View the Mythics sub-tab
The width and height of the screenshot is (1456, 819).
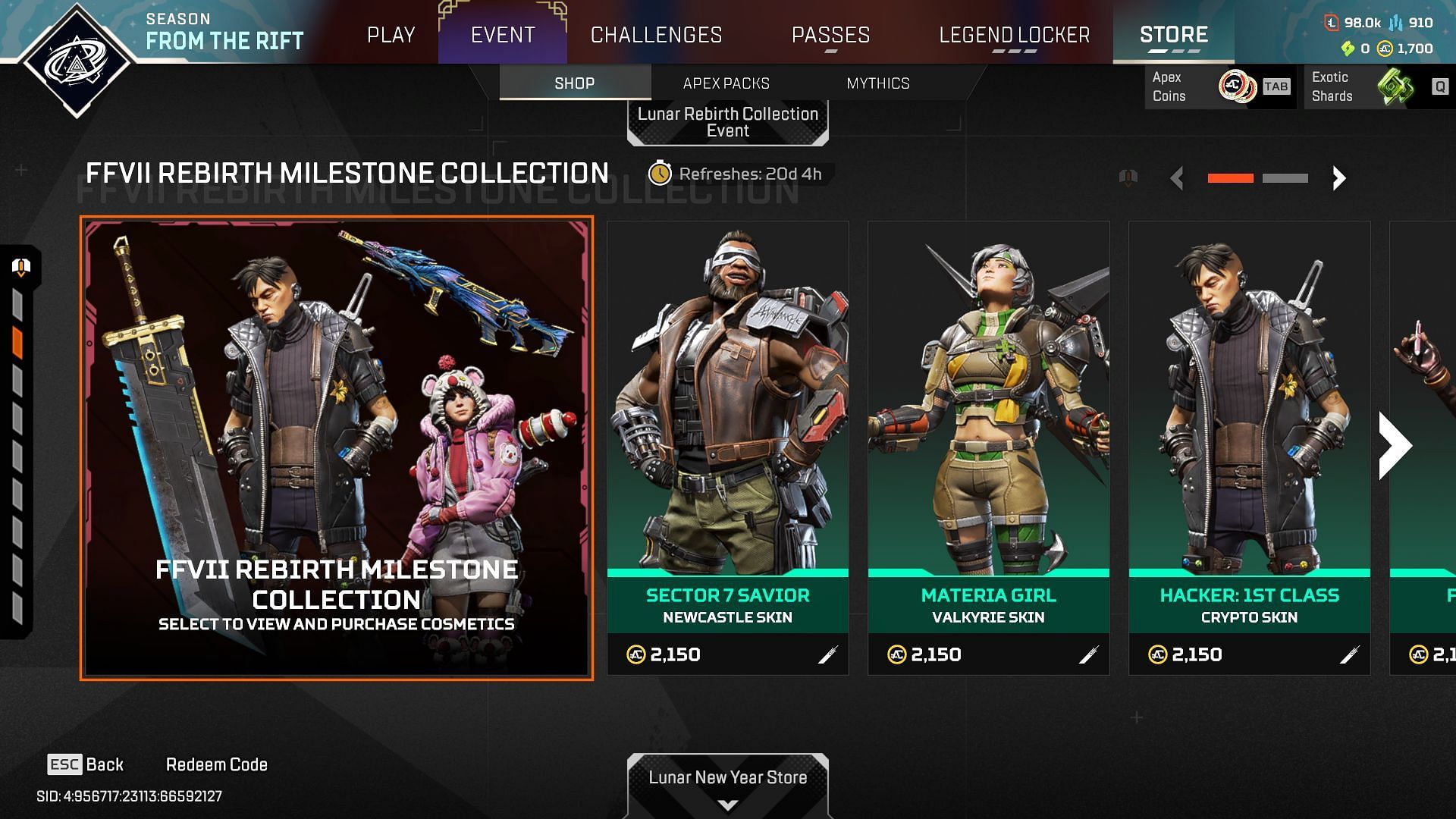[x=877, y=83]
